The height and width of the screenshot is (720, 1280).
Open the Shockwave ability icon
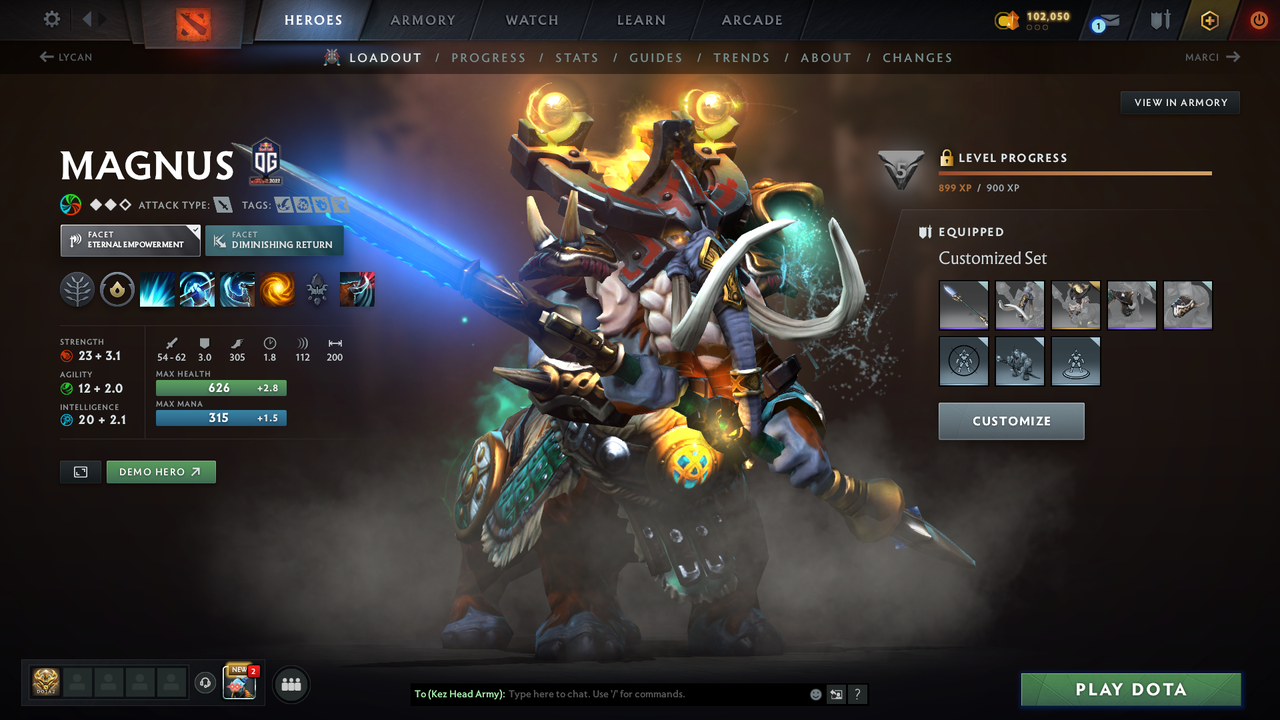(x=158, y=289)
